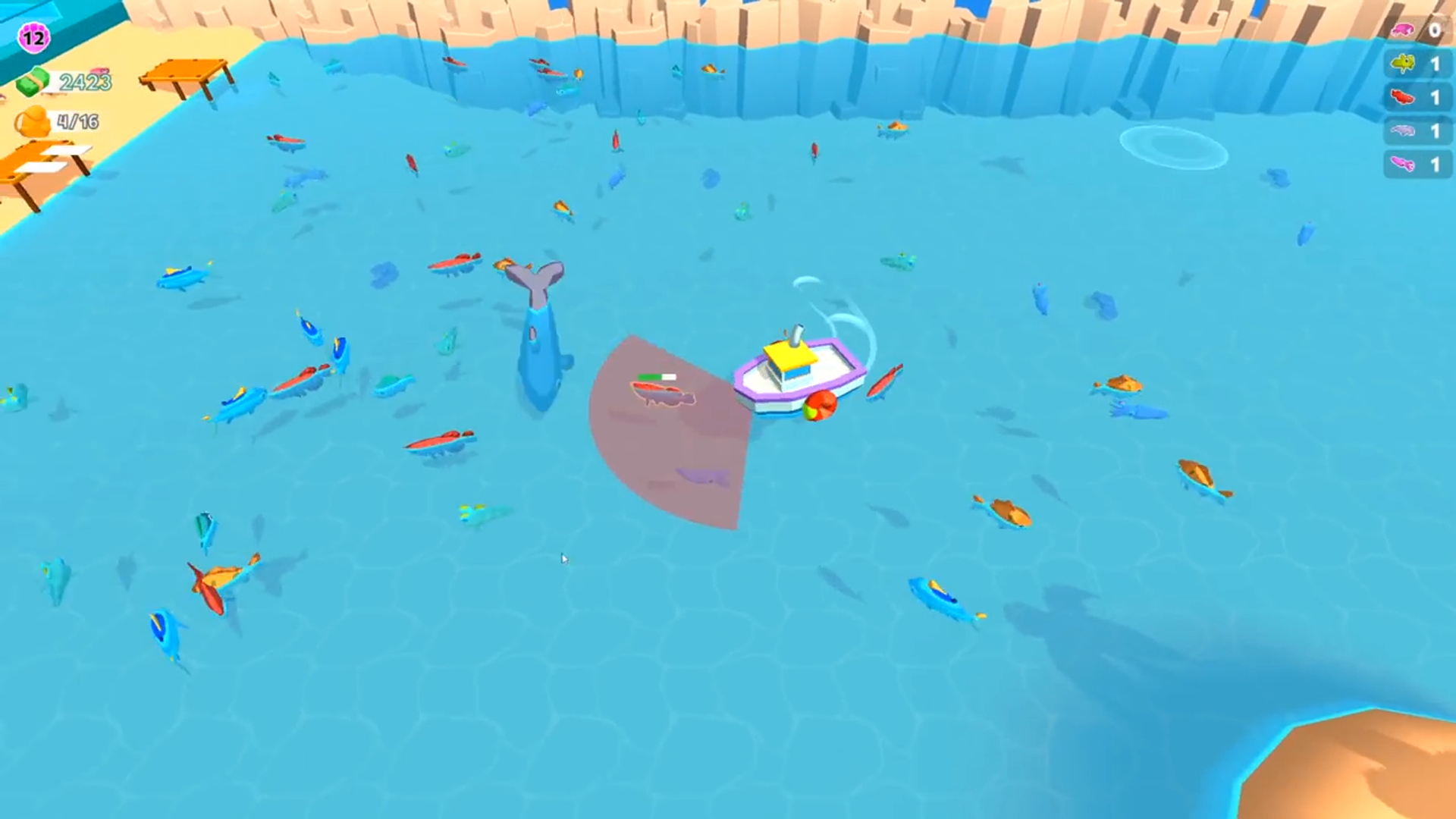
Task: Select the fishing boat with yellow cabin
Action: [799, 369]
